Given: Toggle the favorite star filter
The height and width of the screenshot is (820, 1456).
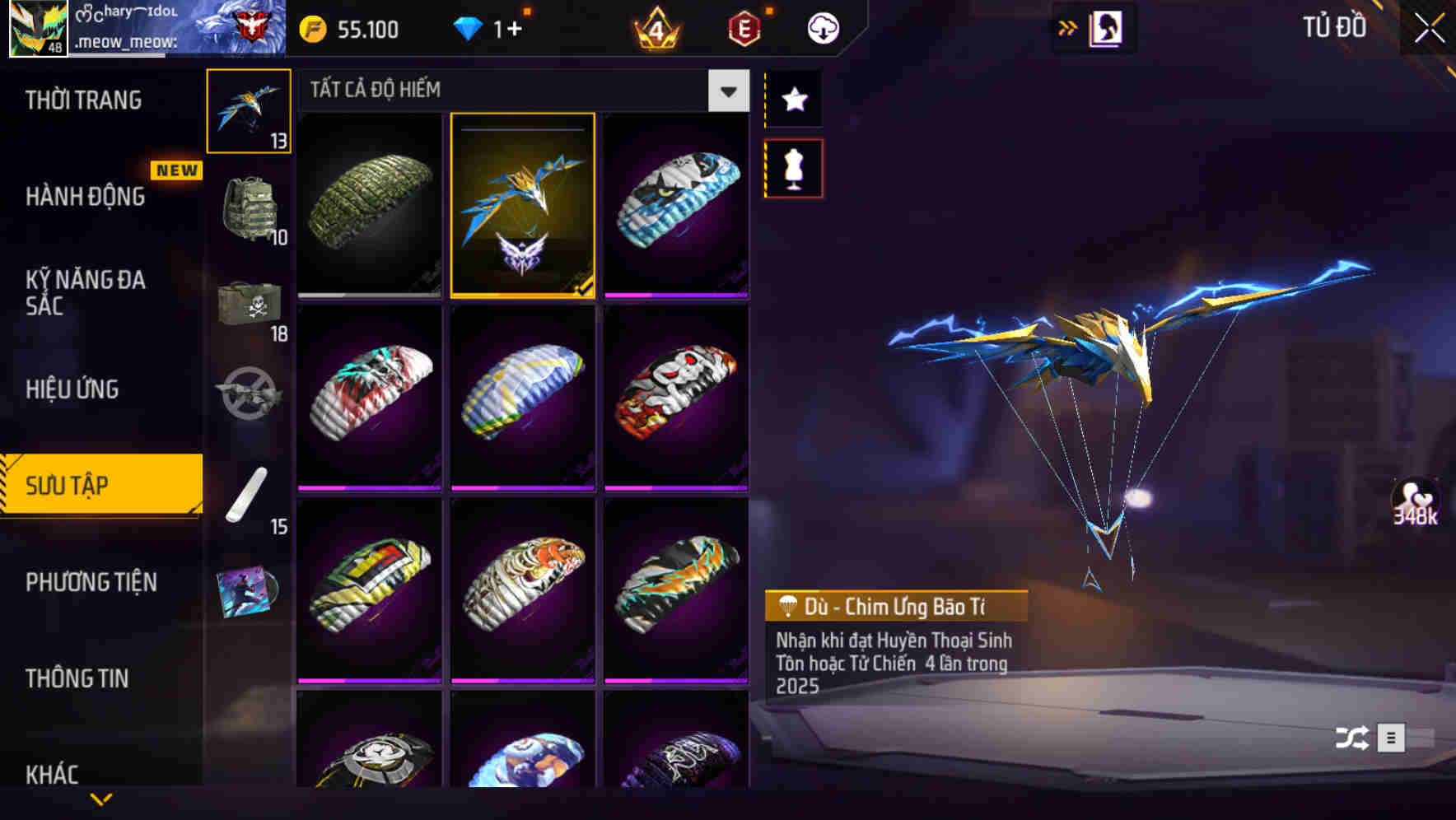Looking at the screenshot, I should [x=792, y=99].
